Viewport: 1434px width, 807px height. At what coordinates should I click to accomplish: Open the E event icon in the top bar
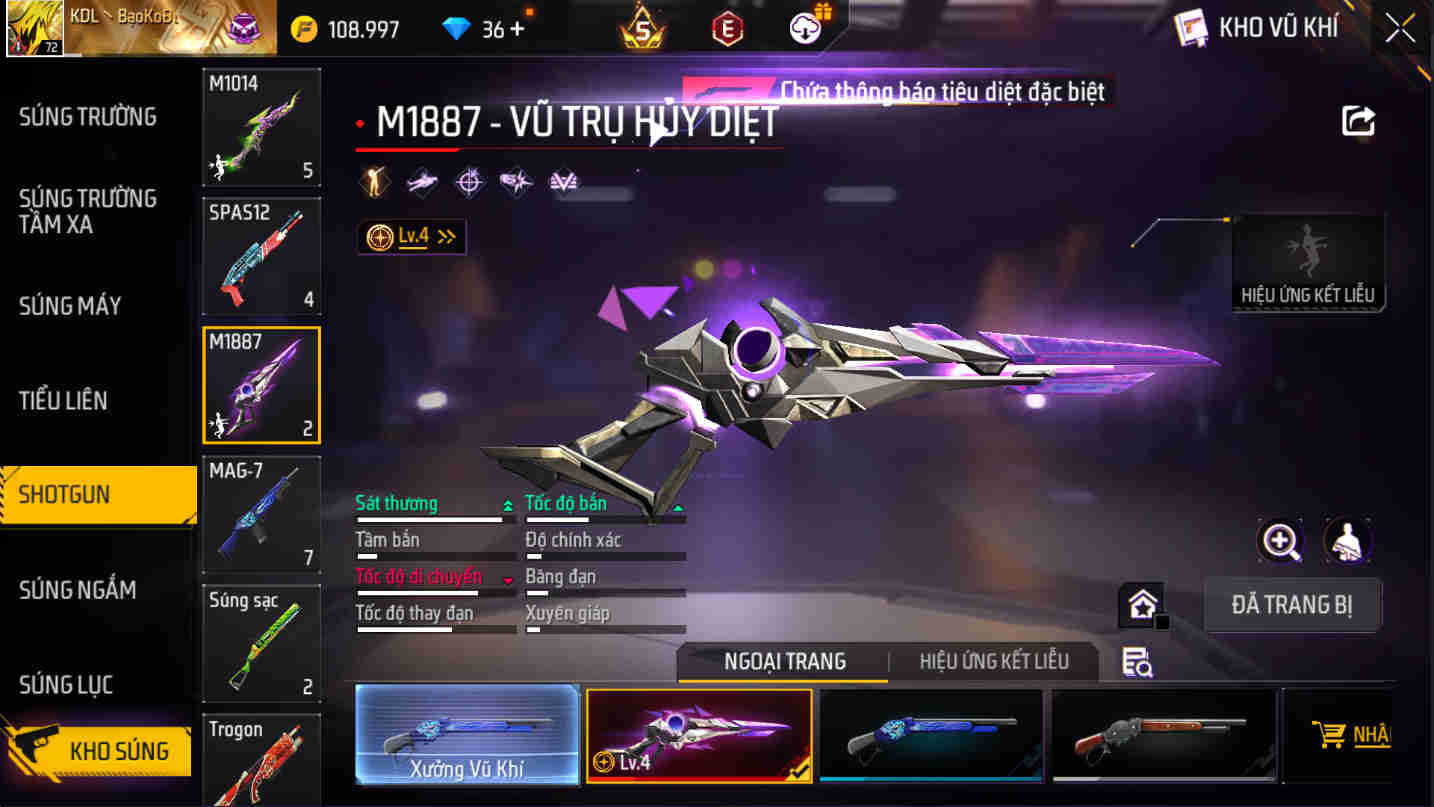point(727,27)
